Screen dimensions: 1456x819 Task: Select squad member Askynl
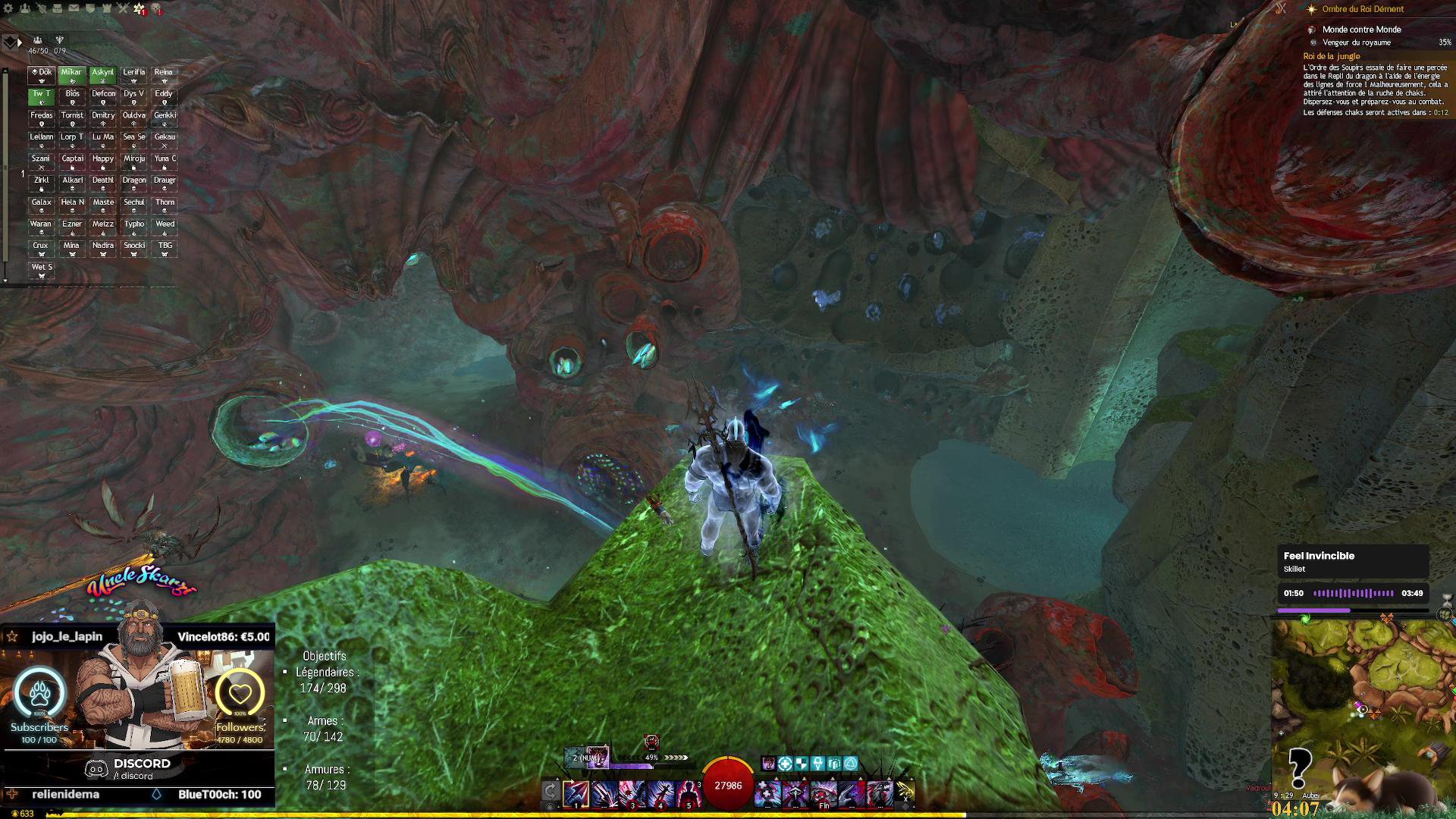(x=103, y=75)
